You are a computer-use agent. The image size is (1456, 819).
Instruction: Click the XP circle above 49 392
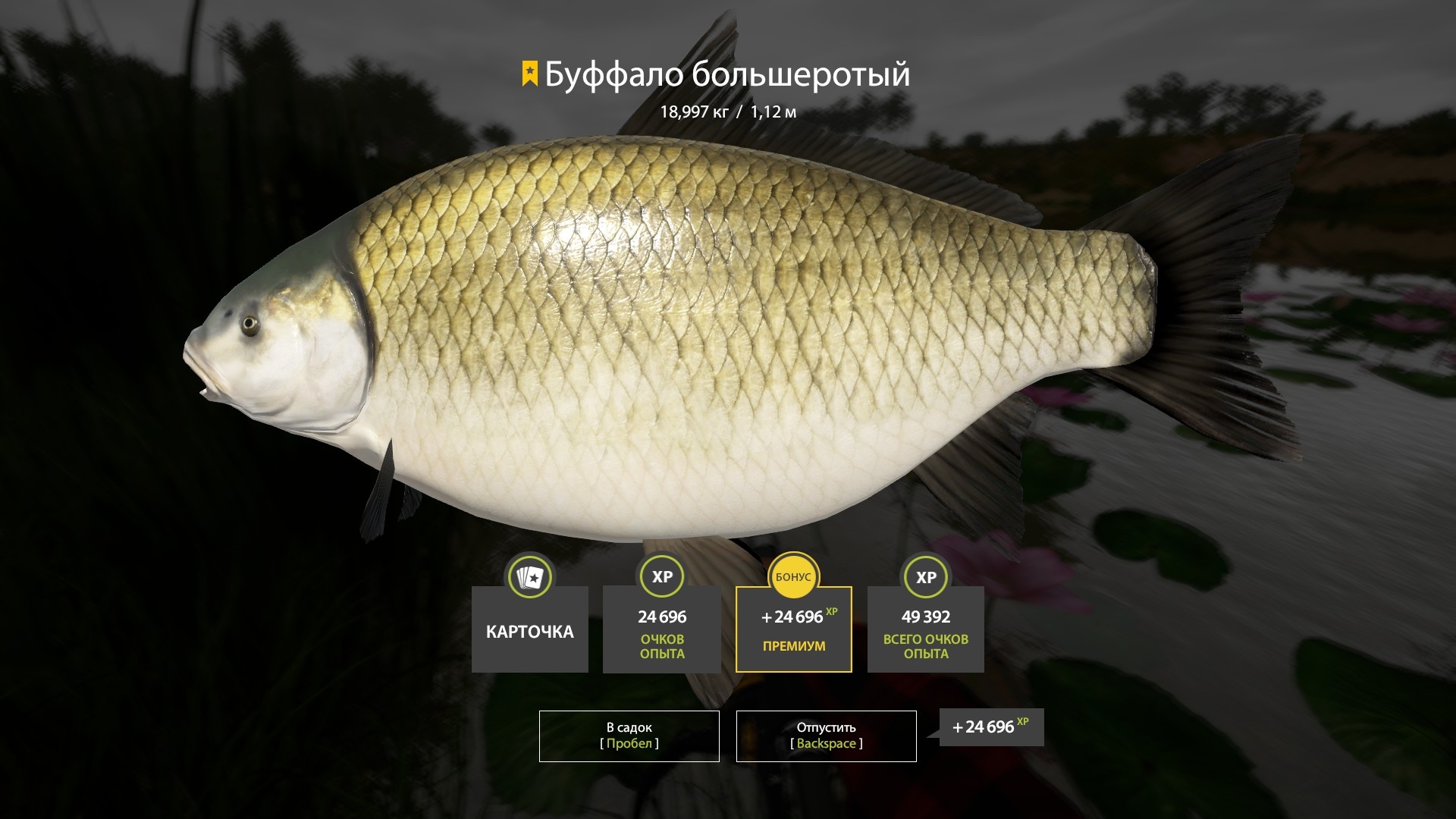(x=925, y=577)
